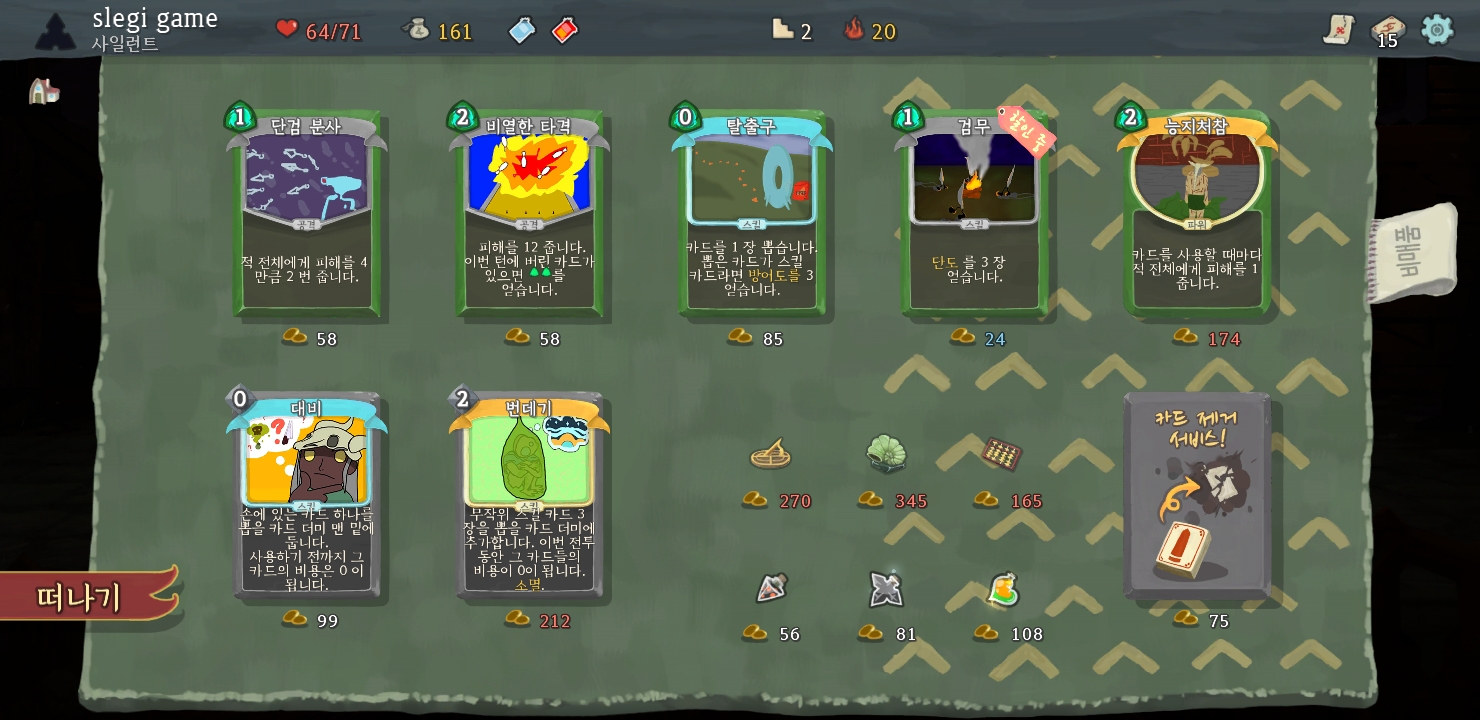Image resolution: width=1480 pixels, height=720 pixels.
Task: Select the 탈출구 skill card
Action: click(x=752, y=215)
